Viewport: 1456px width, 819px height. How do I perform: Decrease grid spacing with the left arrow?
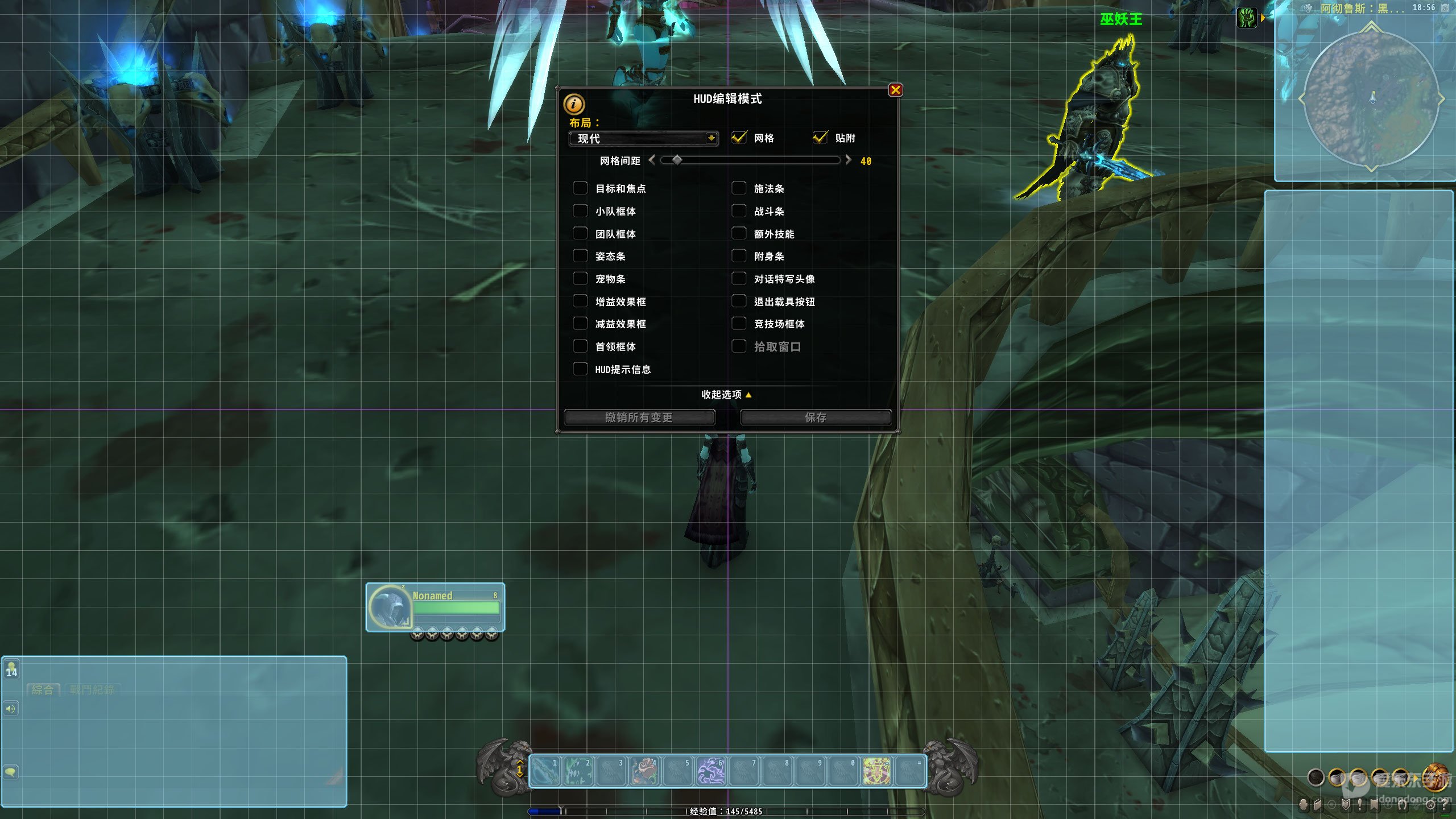652,160
